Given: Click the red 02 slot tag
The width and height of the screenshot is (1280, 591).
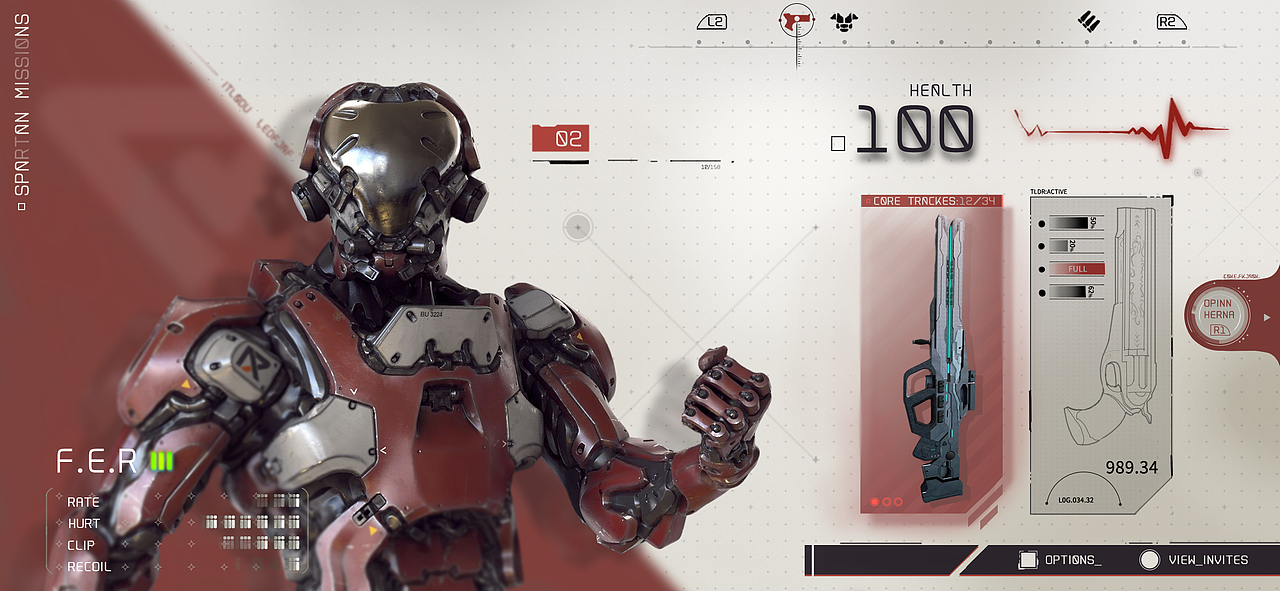Looking at the screenshot, I should click(x=561, y=139).
